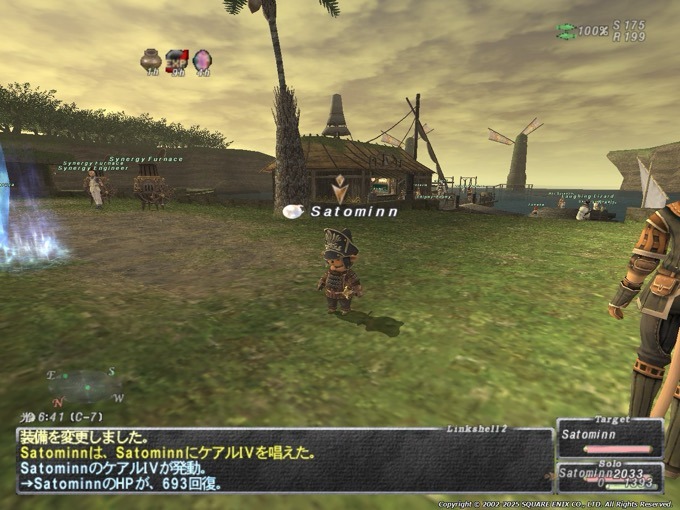Click the compass at bottom-left
Image resolution: width=680 pixels, height=510 pixels.
click(x=85, y=386)
